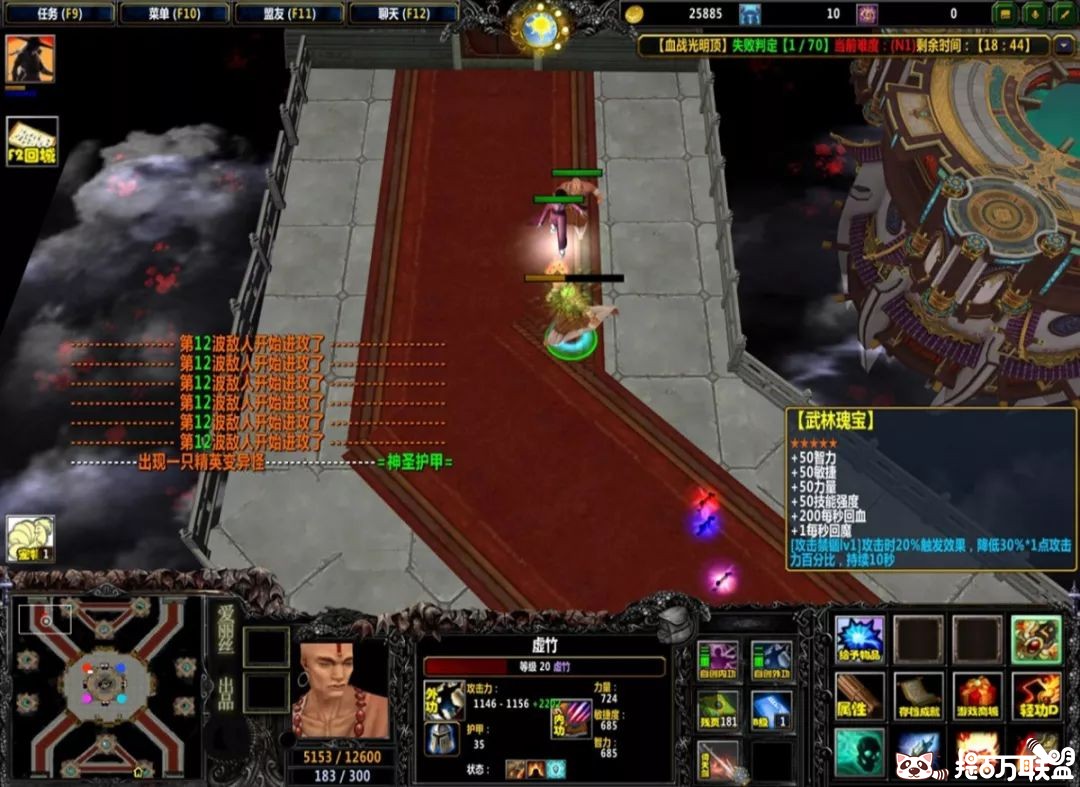The width and height of the screenshot is (1080, 787).
Task: Open the 游戏商城 game shop
Action: point(977,696)
